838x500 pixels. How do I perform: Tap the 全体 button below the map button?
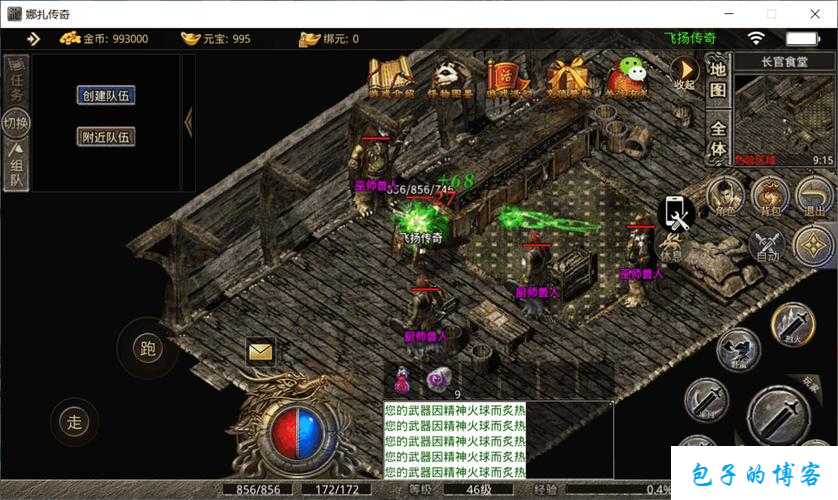click(718, 138)
